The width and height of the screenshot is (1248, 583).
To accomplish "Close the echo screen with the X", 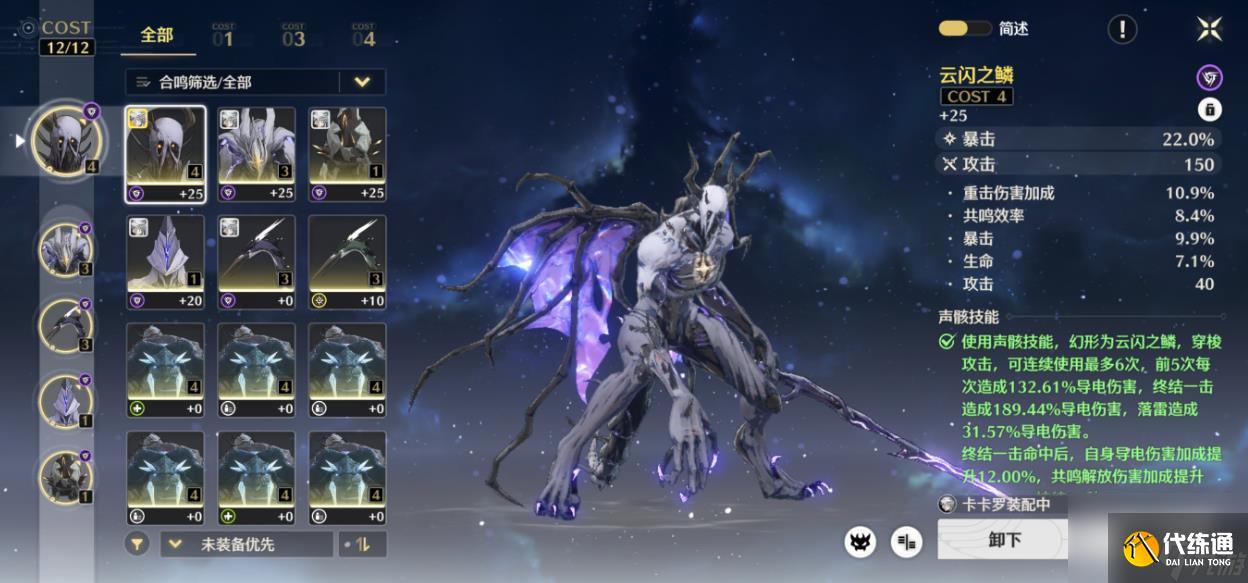I will click(1209, 29).
